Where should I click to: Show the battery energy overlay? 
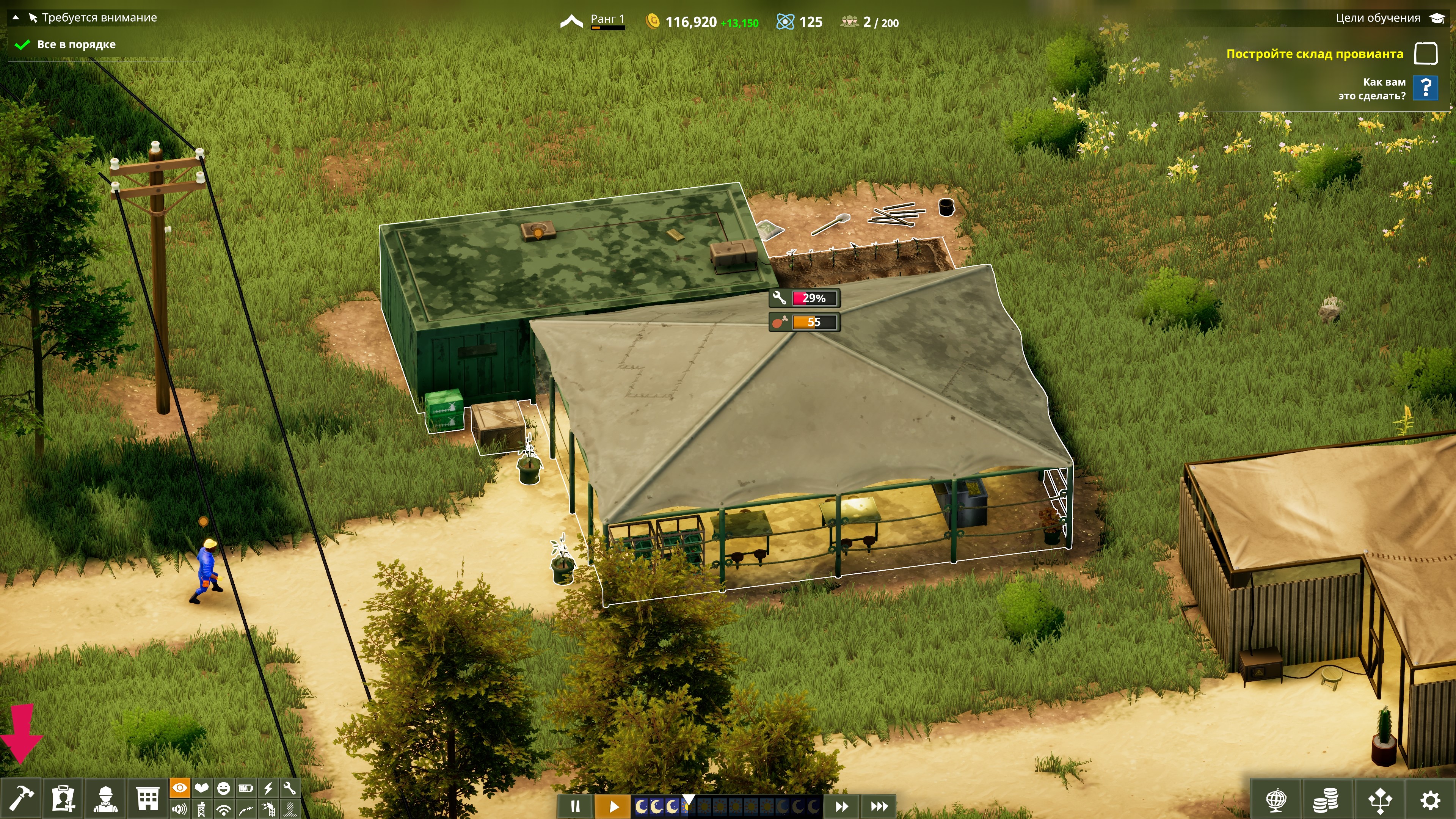246,788
